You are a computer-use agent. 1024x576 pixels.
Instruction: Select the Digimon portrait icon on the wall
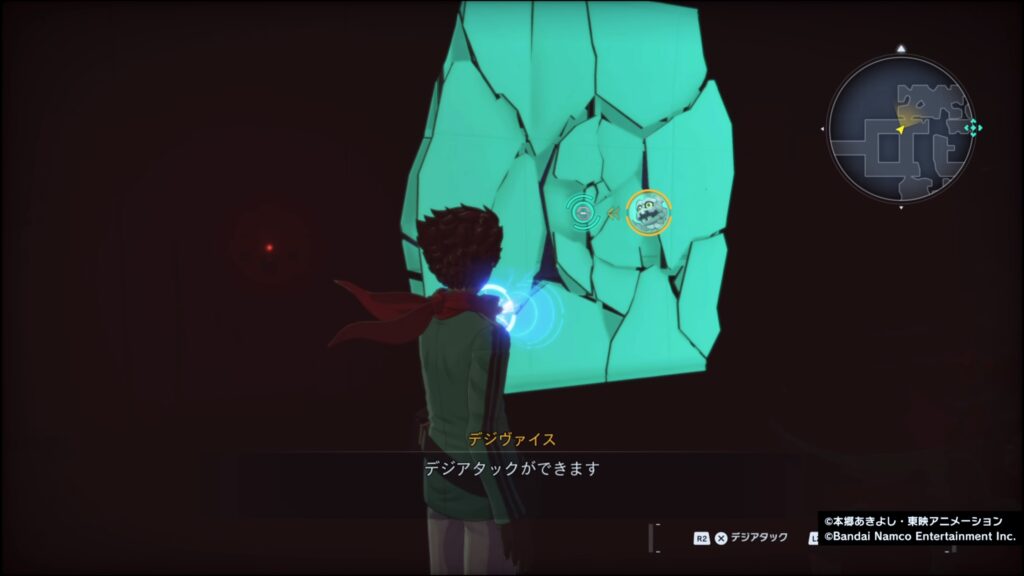coord(649,211)
